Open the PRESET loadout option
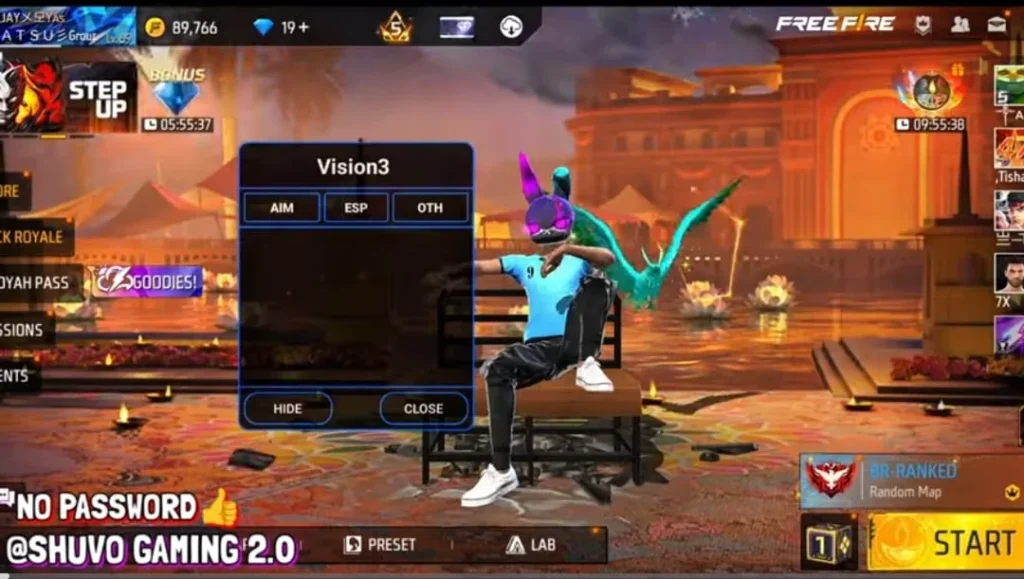 [x=380, y=545]
